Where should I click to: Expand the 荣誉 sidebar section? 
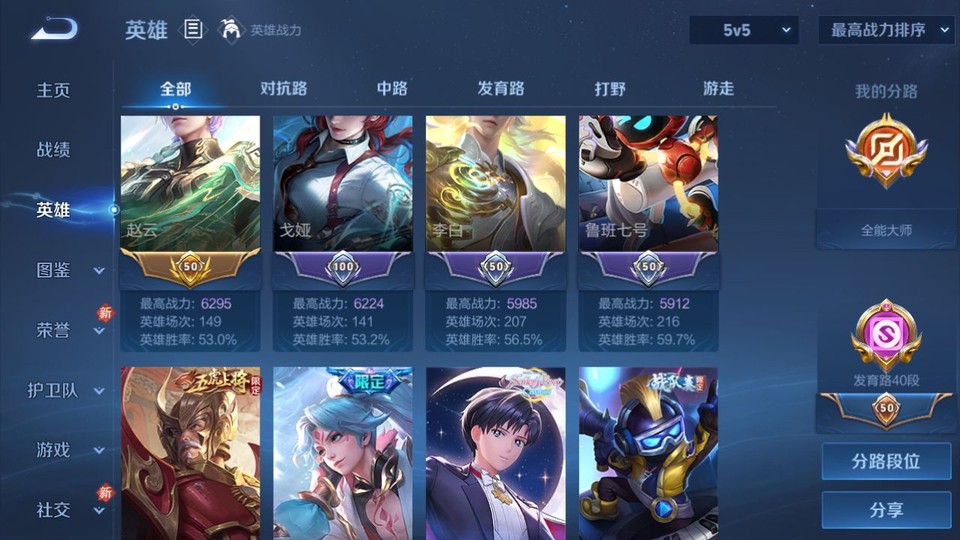click(99, 331)
